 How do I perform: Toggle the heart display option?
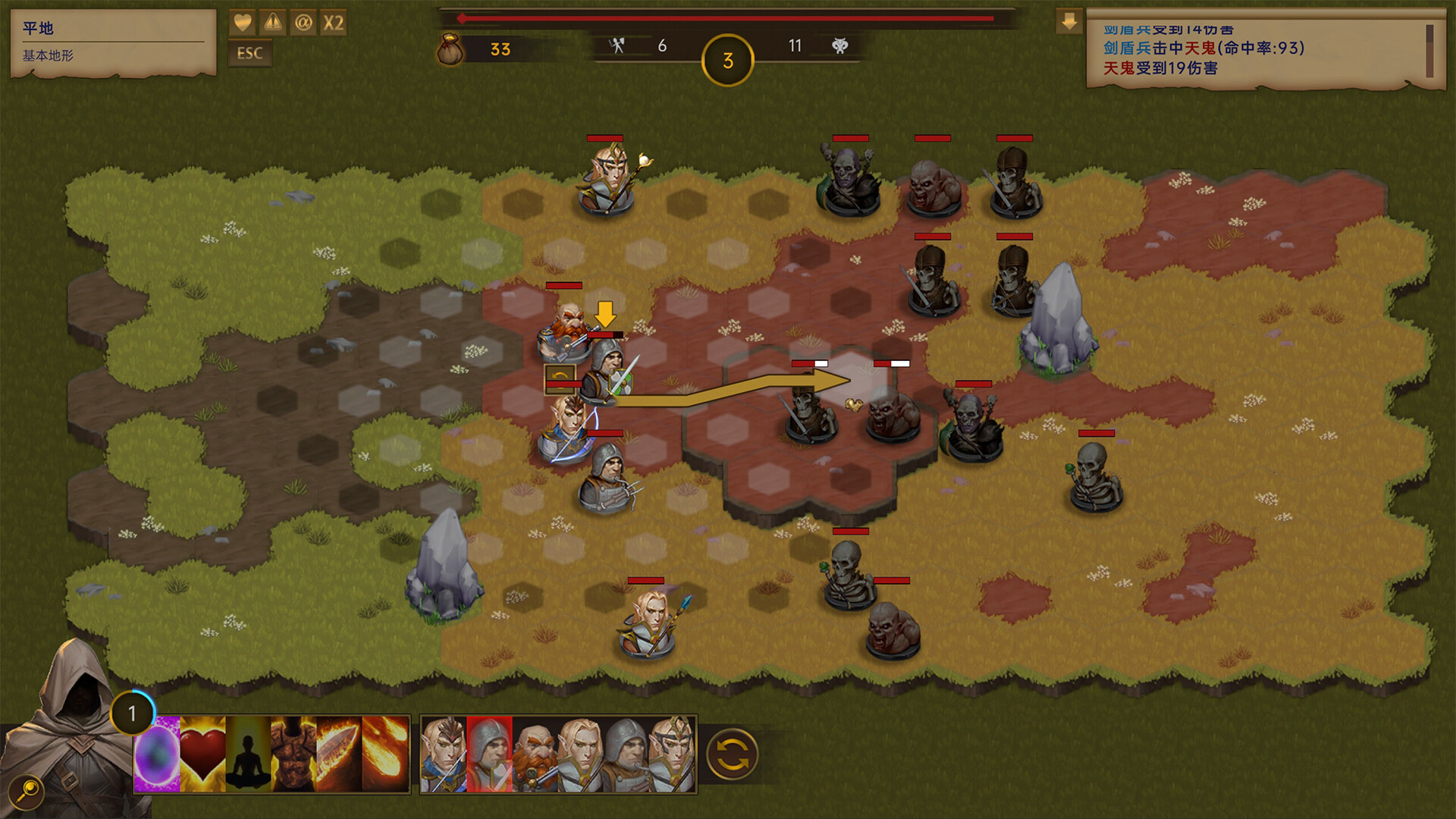point(242,23)
